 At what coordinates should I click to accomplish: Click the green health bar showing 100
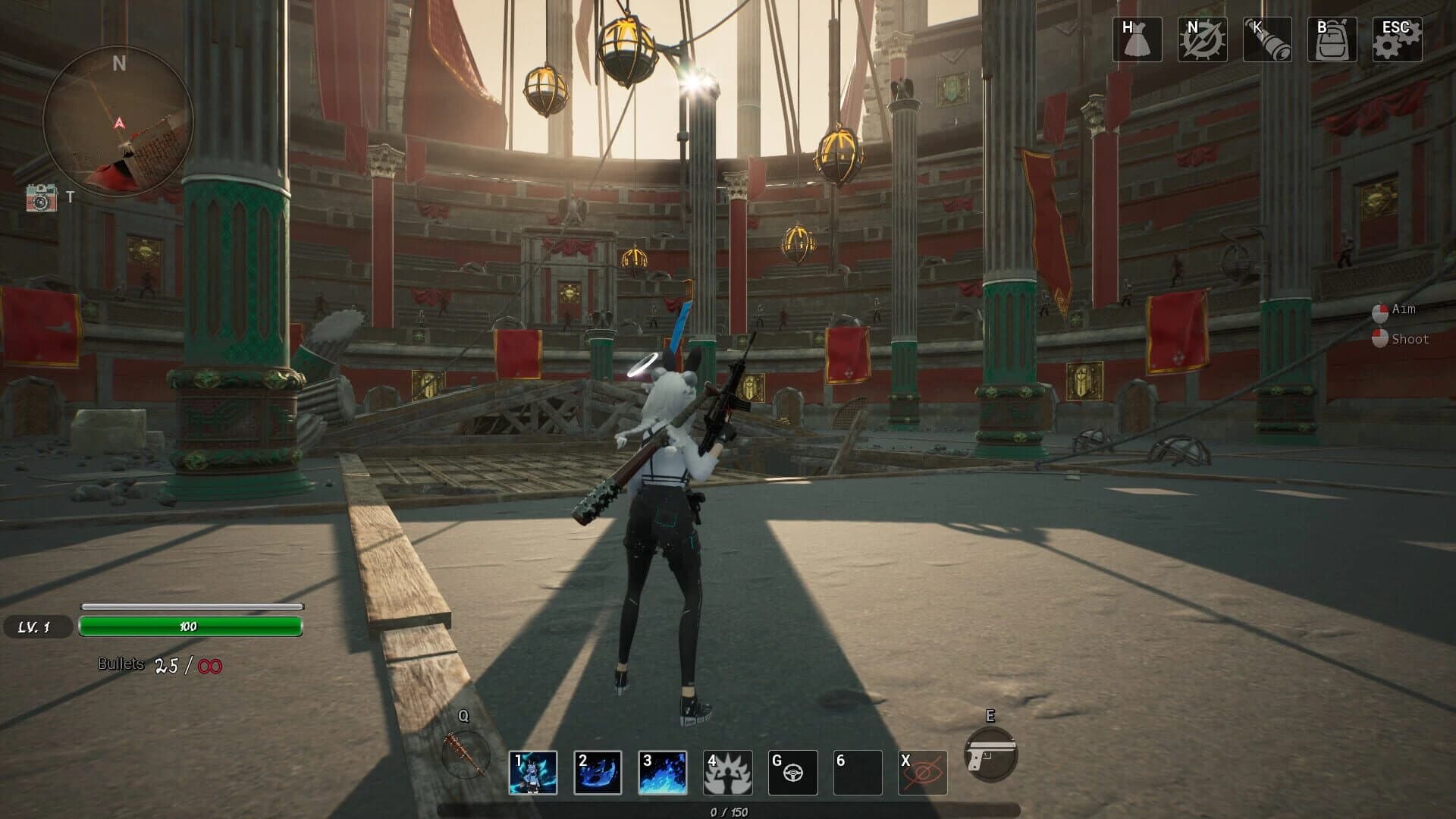coord(192,627)
